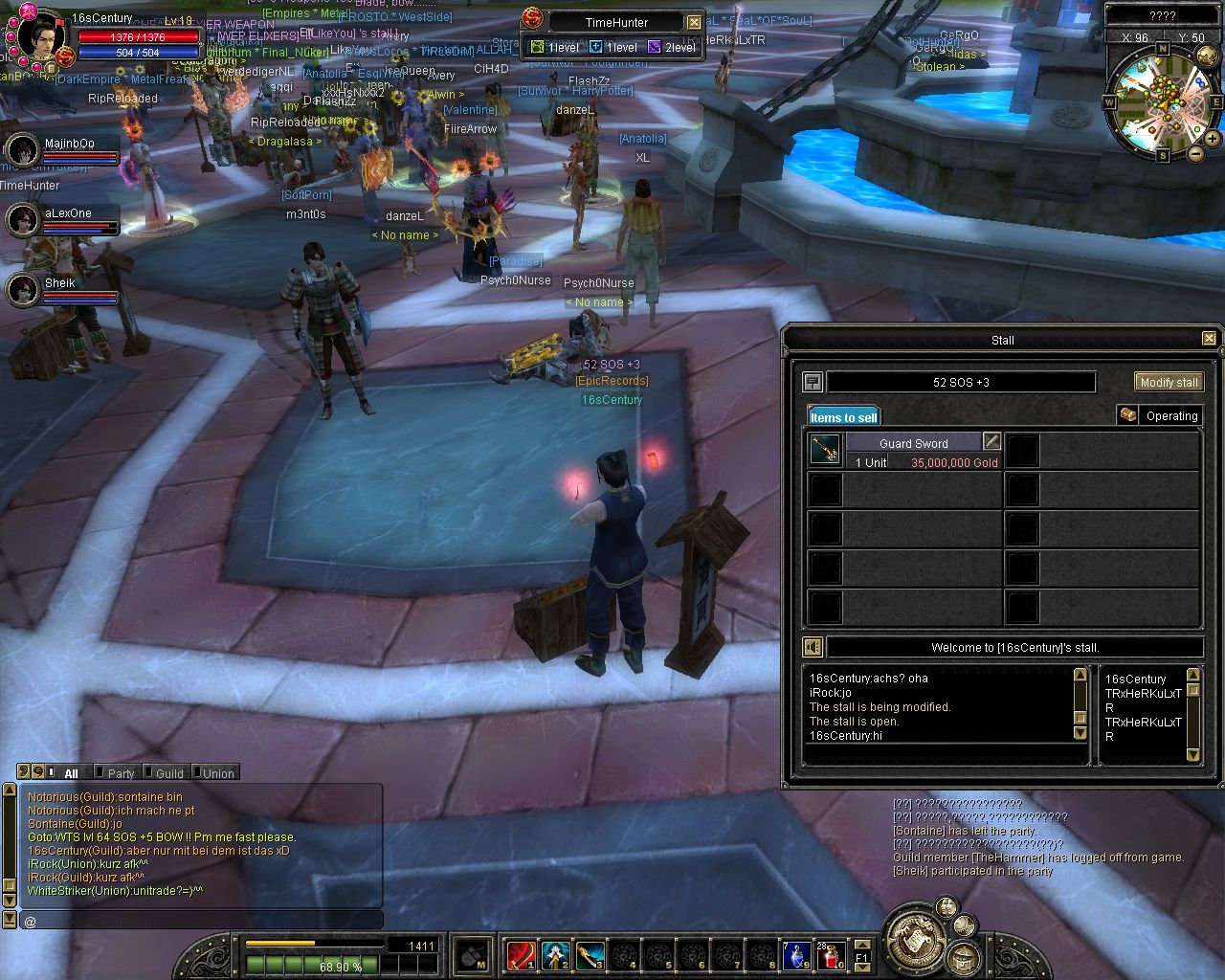Close the Stall window
1225x980 pixels.
1209,339
